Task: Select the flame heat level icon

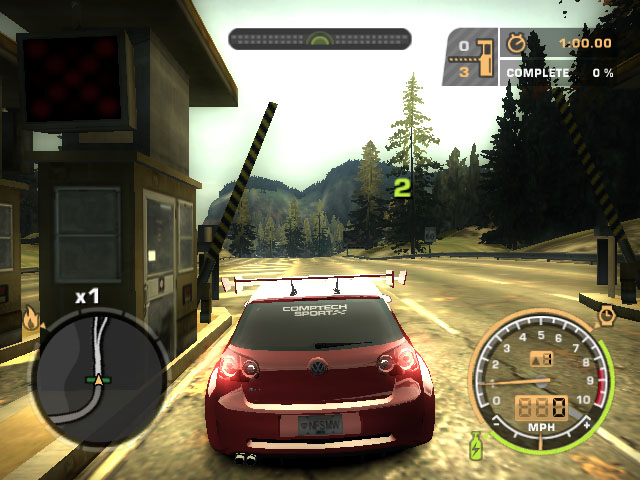Action: coord(30,319)
